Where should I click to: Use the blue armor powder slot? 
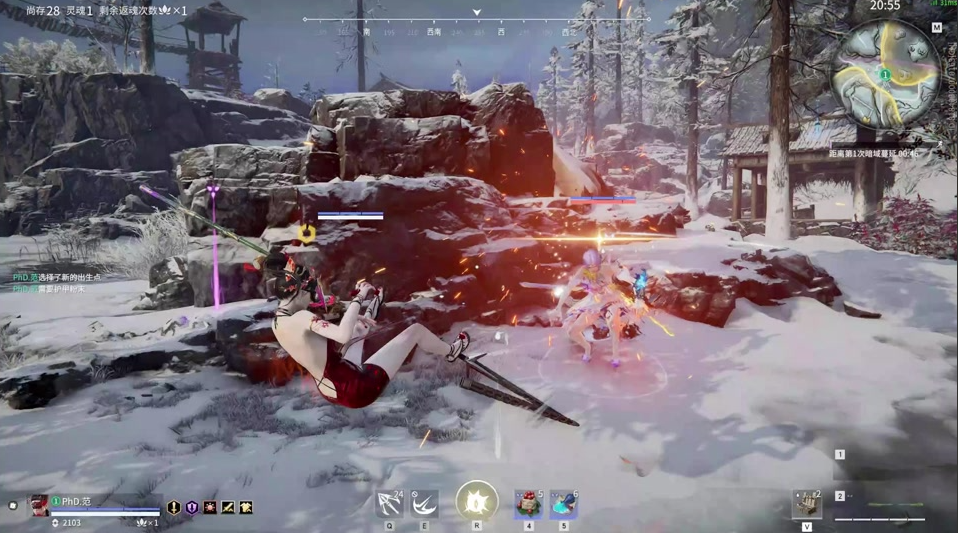(x=563, y=503)
